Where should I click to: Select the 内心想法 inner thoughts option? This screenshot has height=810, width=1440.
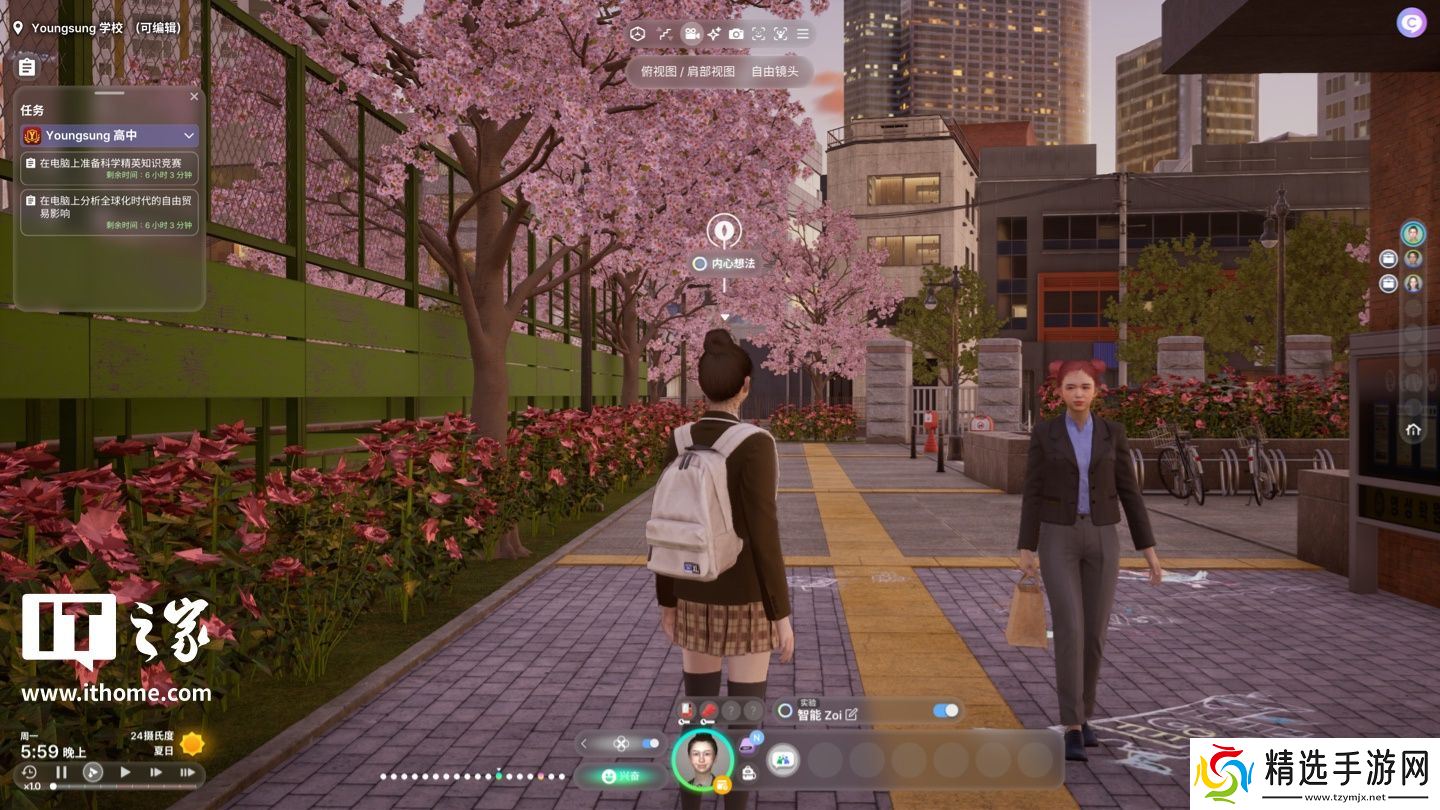point(725,263)
